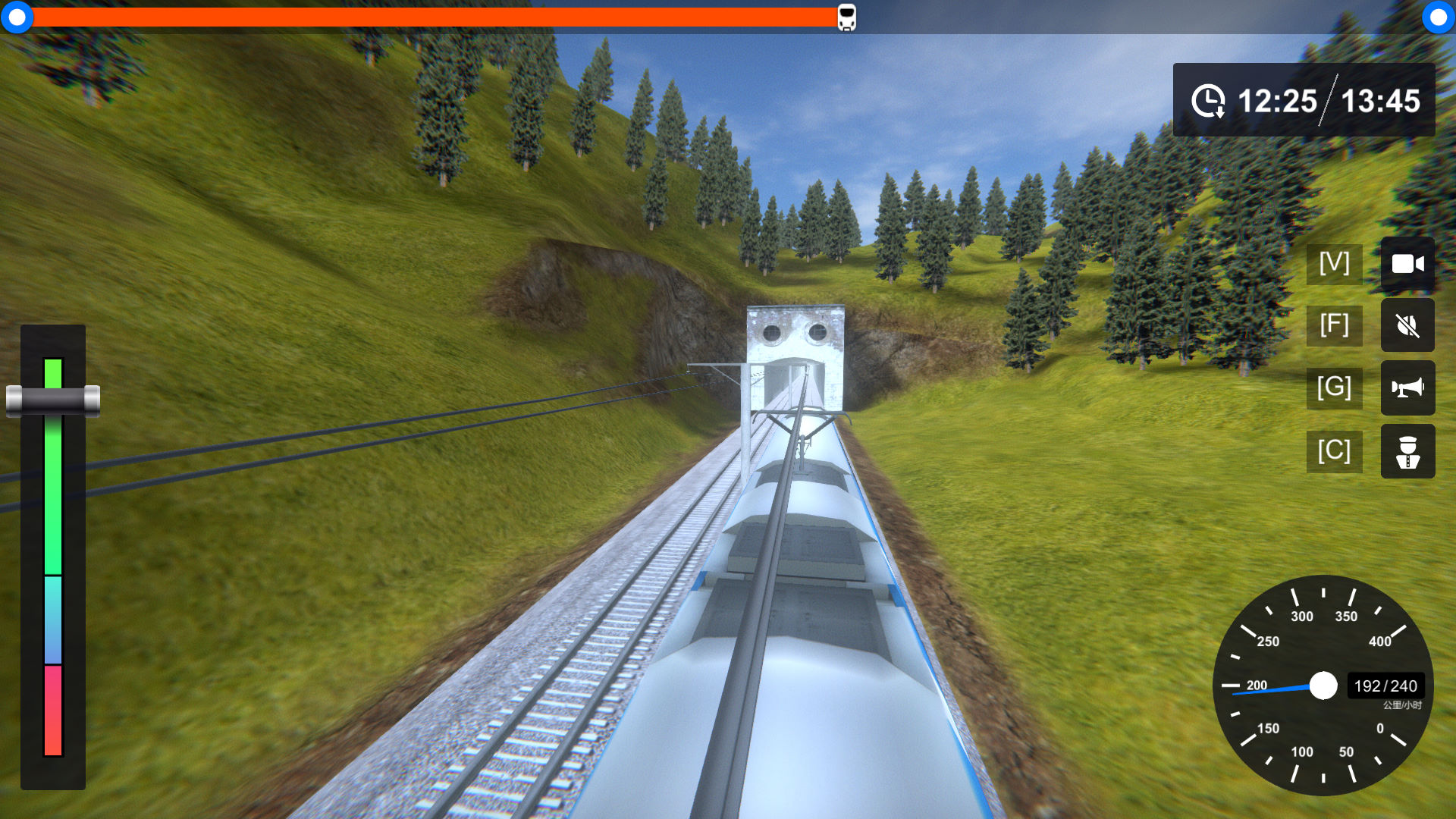Viewport: 1456px width, 819px height.
Task: Sound the train horn button
Action: (x=1407, y=388)
